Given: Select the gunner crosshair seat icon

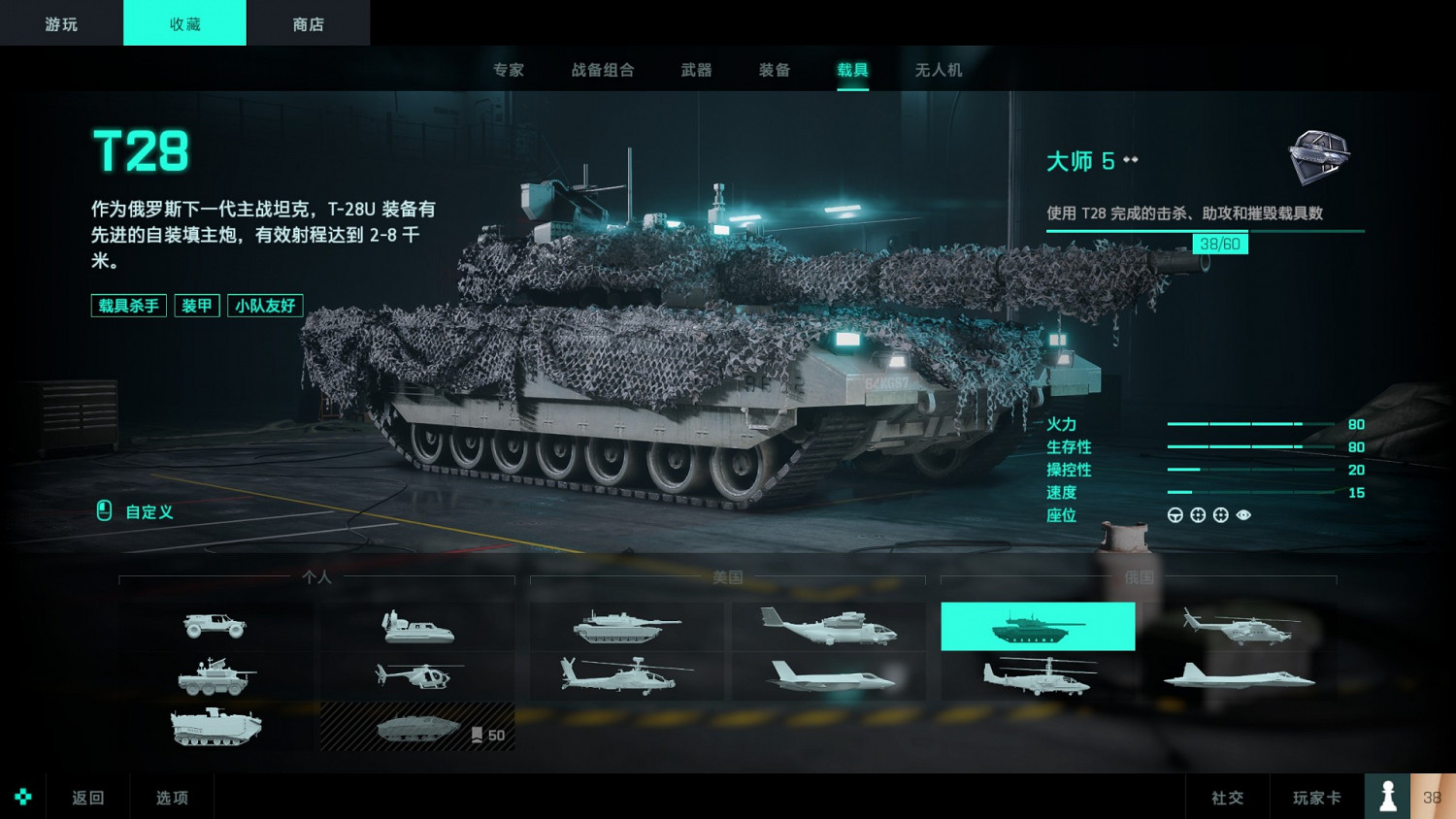Looking at the screenshot, I should [1197, 515].
